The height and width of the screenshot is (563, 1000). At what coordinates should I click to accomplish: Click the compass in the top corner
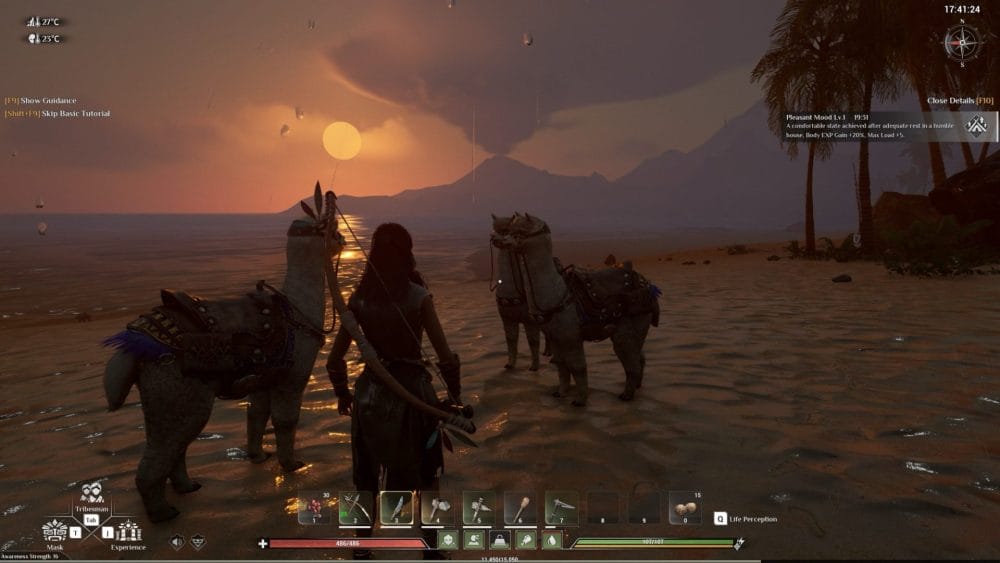(x=962, y=42)
